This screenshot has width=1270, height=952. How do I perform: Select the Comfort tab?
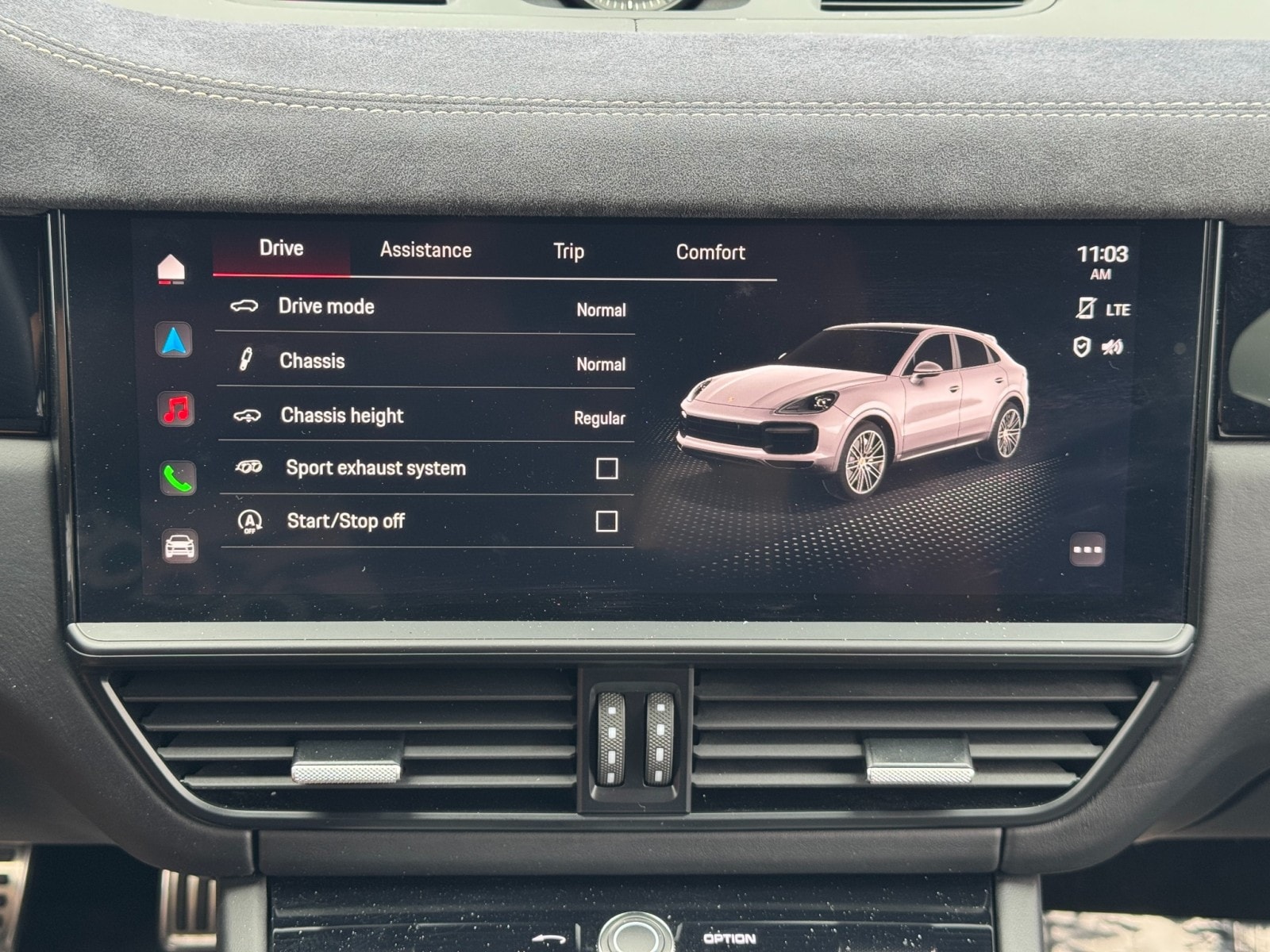coord(710,253)
